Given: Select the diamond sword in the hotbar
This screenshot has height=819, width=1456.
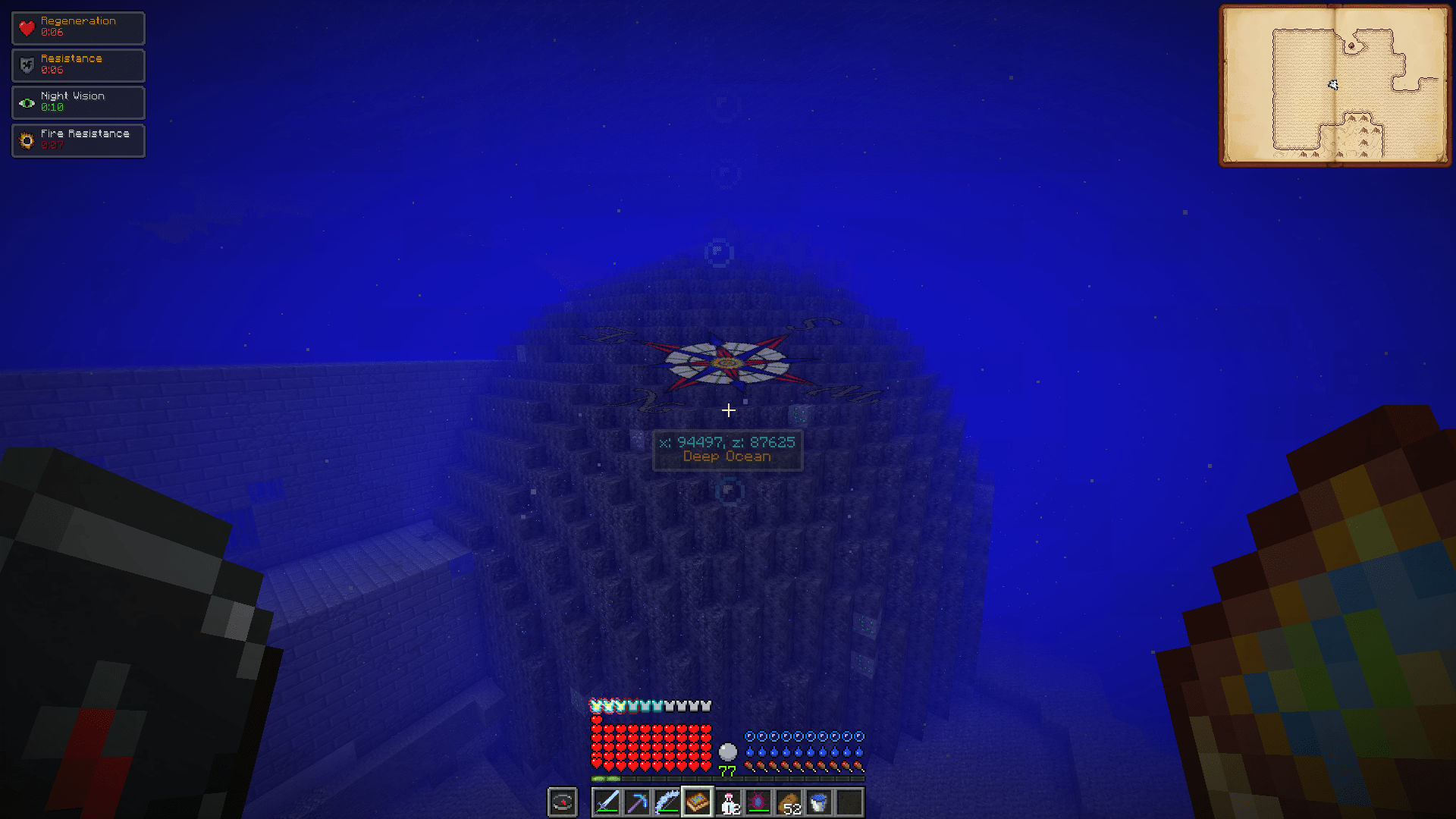Looking at the screenshot, I should coord(607,802).
